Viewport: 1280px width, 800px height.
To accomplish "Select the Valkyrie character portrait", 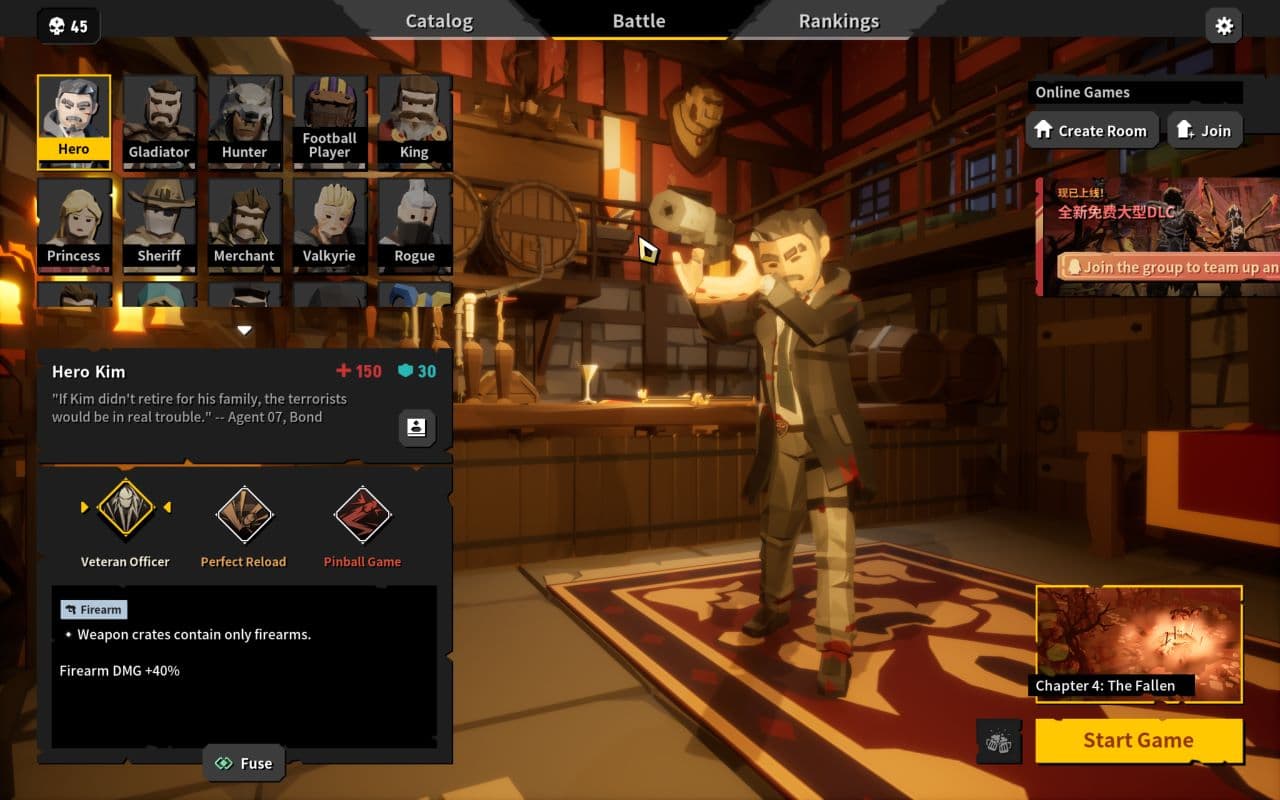I will tap(329, 224).
